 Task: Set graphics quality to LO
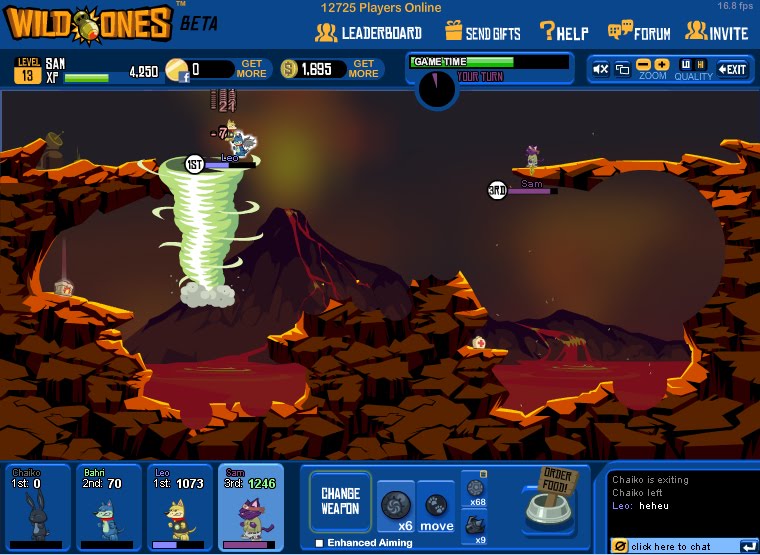[686, 65]
